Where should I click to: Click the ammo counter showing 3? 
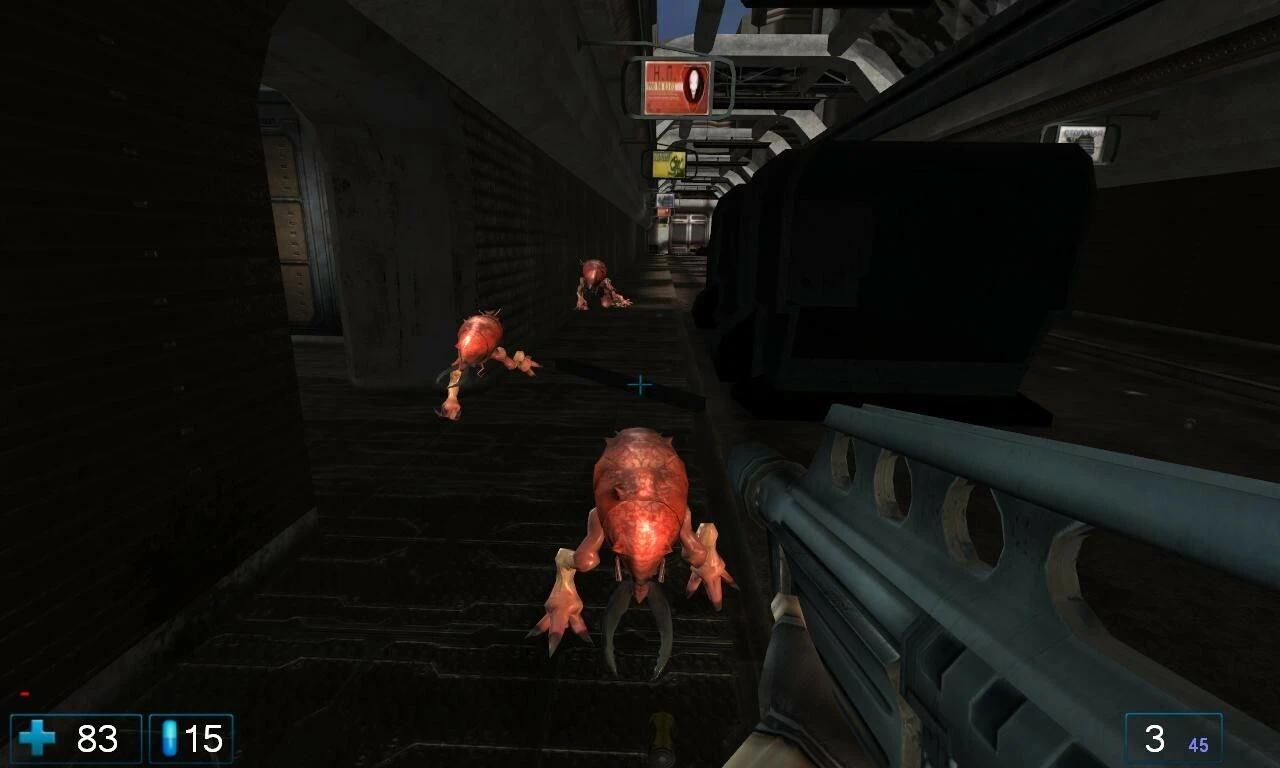(1157, 738)
